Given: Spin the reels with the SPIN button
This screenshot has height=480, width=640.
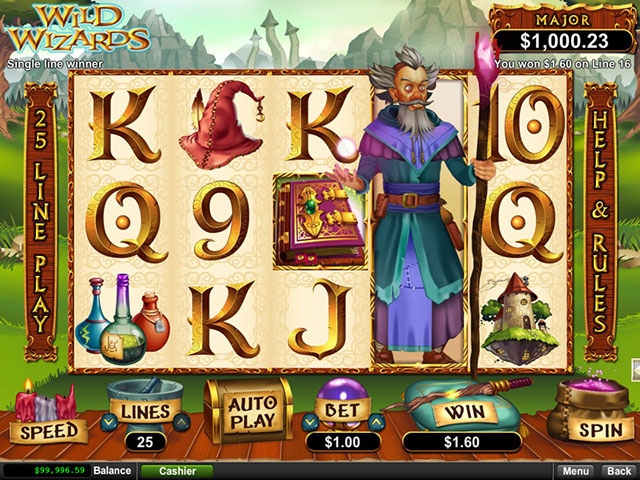Looking at the screenshot, I should click(x=599, y=427).
